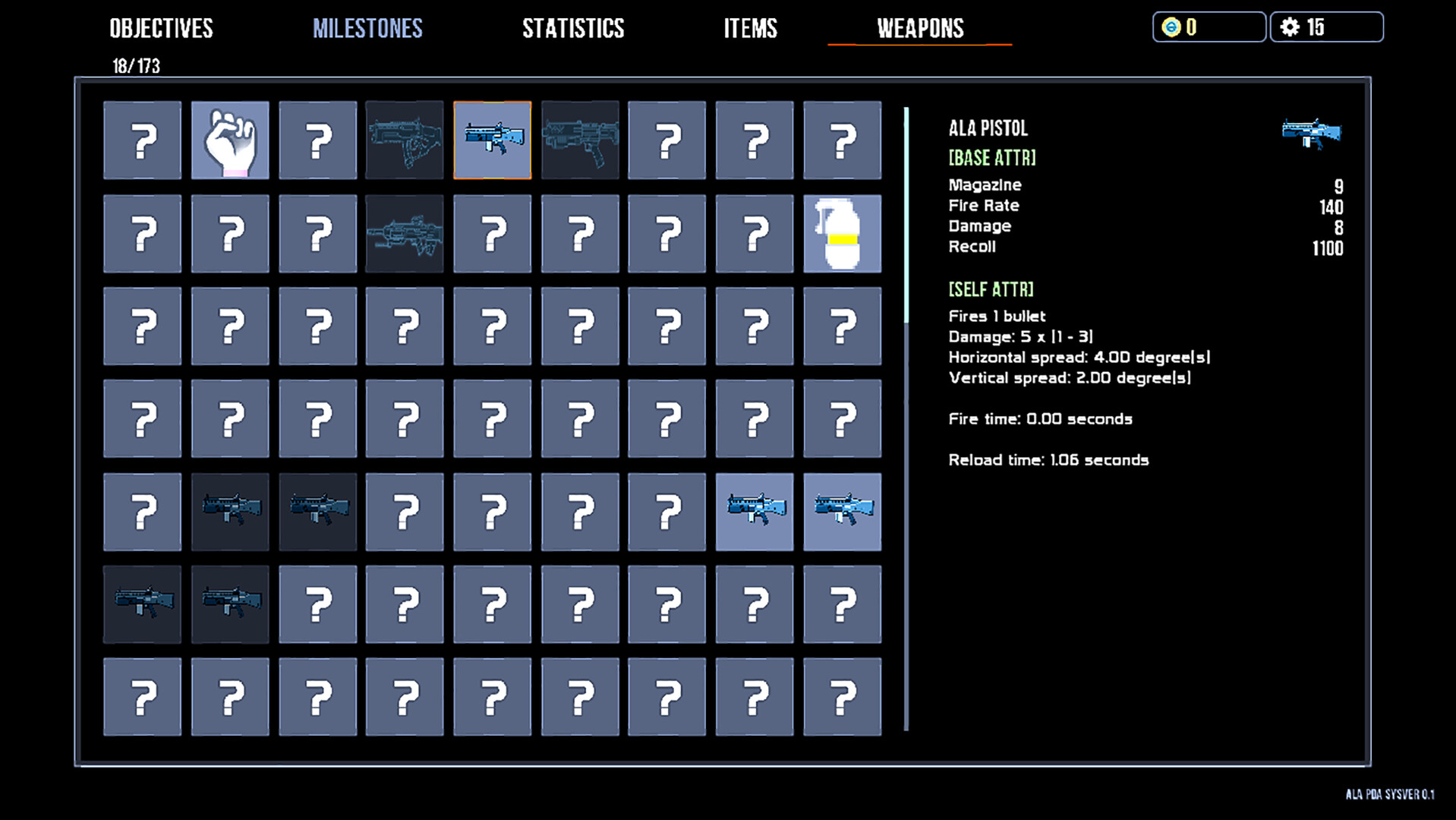This screenshot has width=1456, height=820.
Task: Click the dark rifle icon in row six
Action: click(142, 604)
